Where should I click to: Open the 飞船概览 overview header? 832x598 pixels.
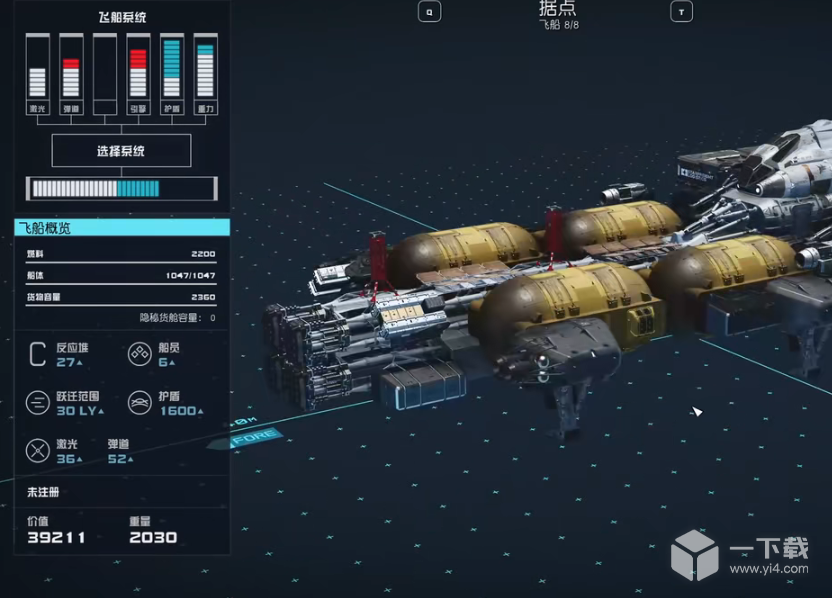[x=121, y=228]
